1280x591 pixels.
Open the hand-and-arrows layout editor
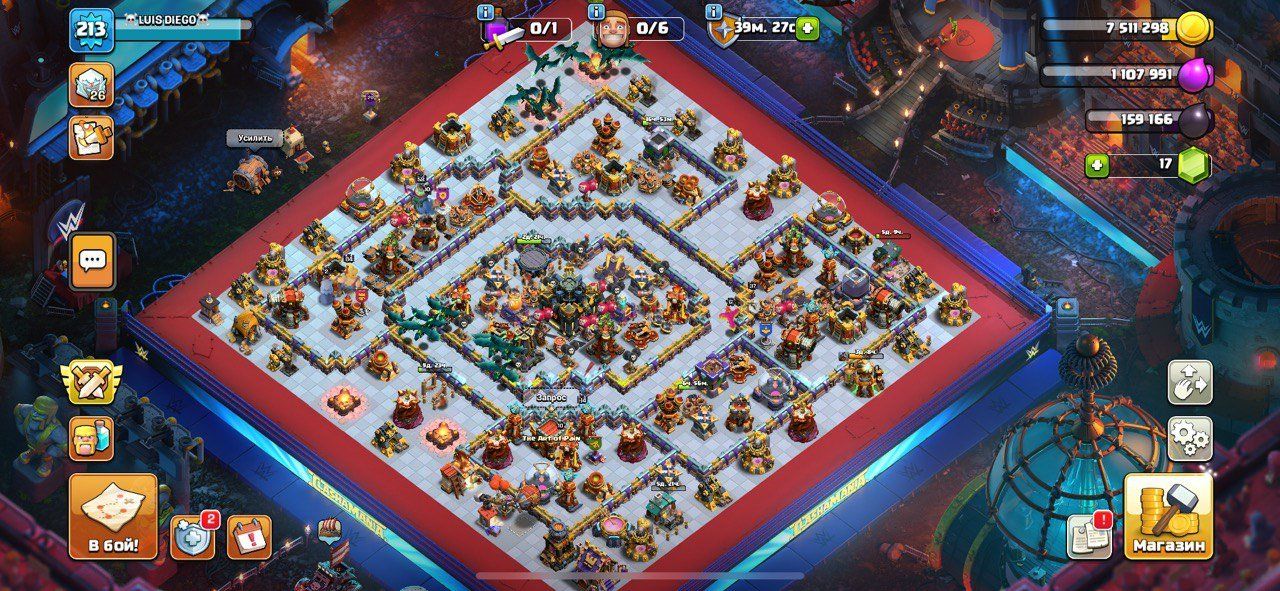[1190, 382]
